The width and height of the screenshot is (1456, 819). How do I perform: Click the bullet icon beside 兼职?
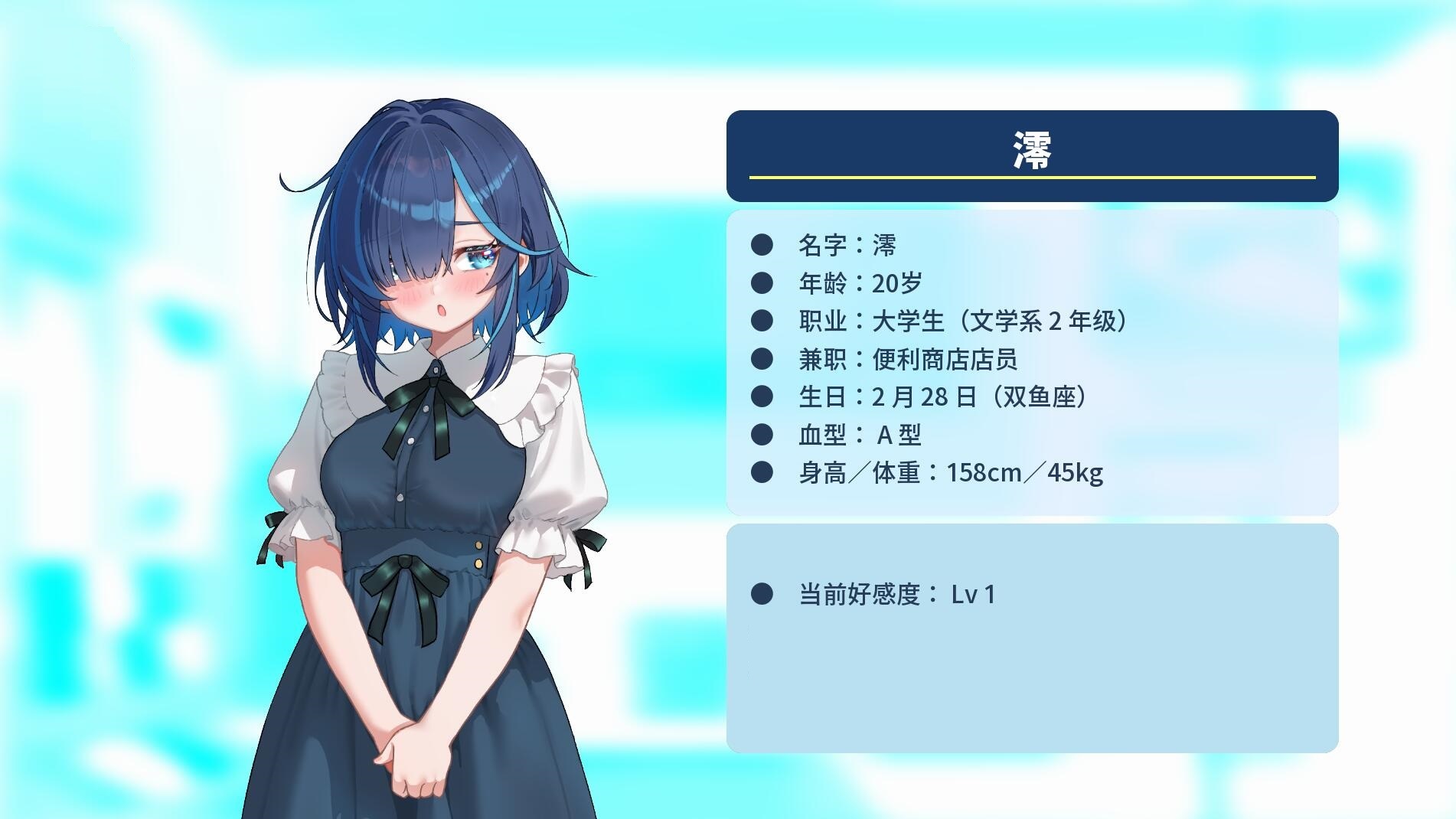click(x=762, y=359)
